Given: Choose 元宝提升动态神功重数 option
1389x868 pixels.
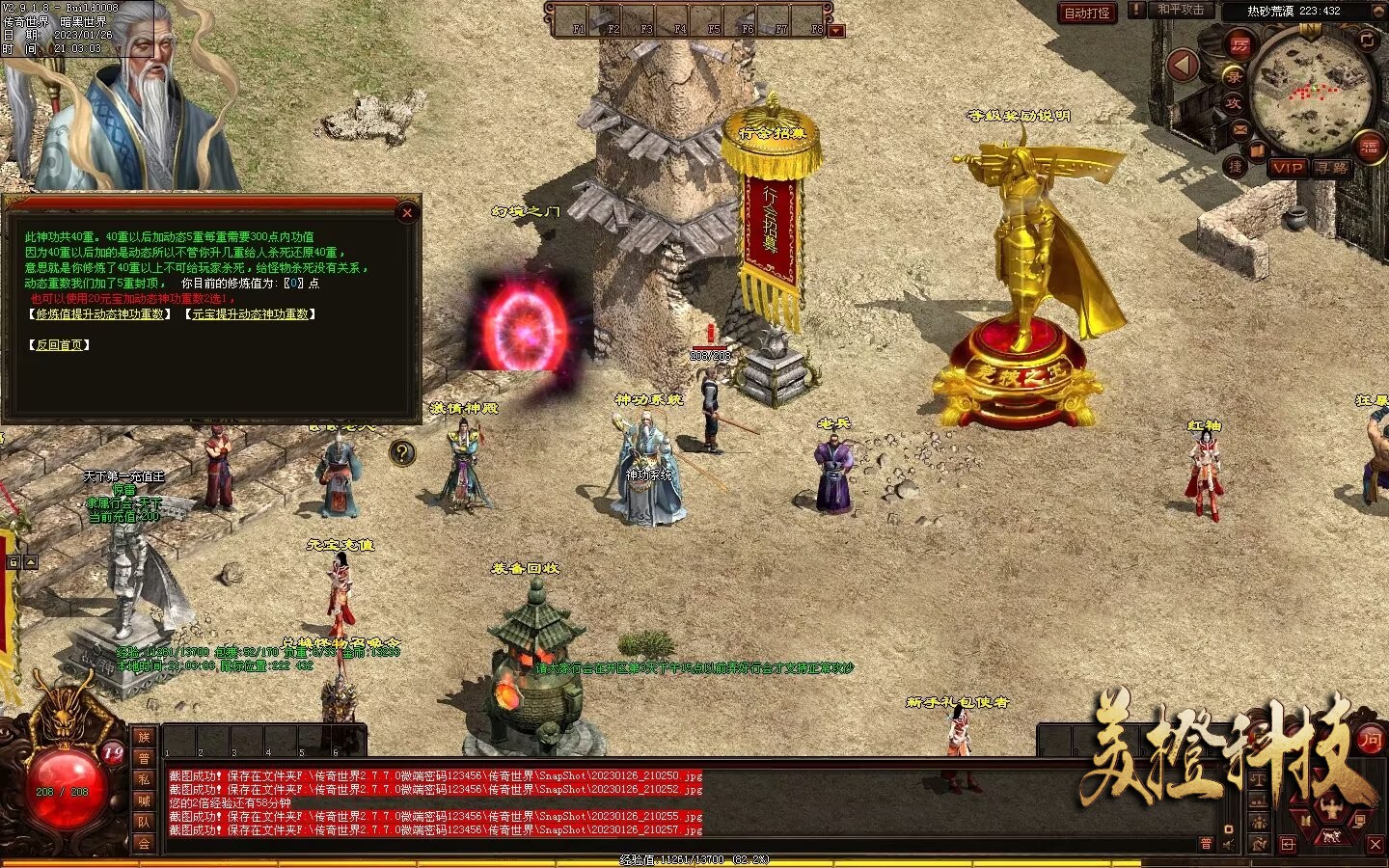Looking at the screenshot, I should (250, 314).
